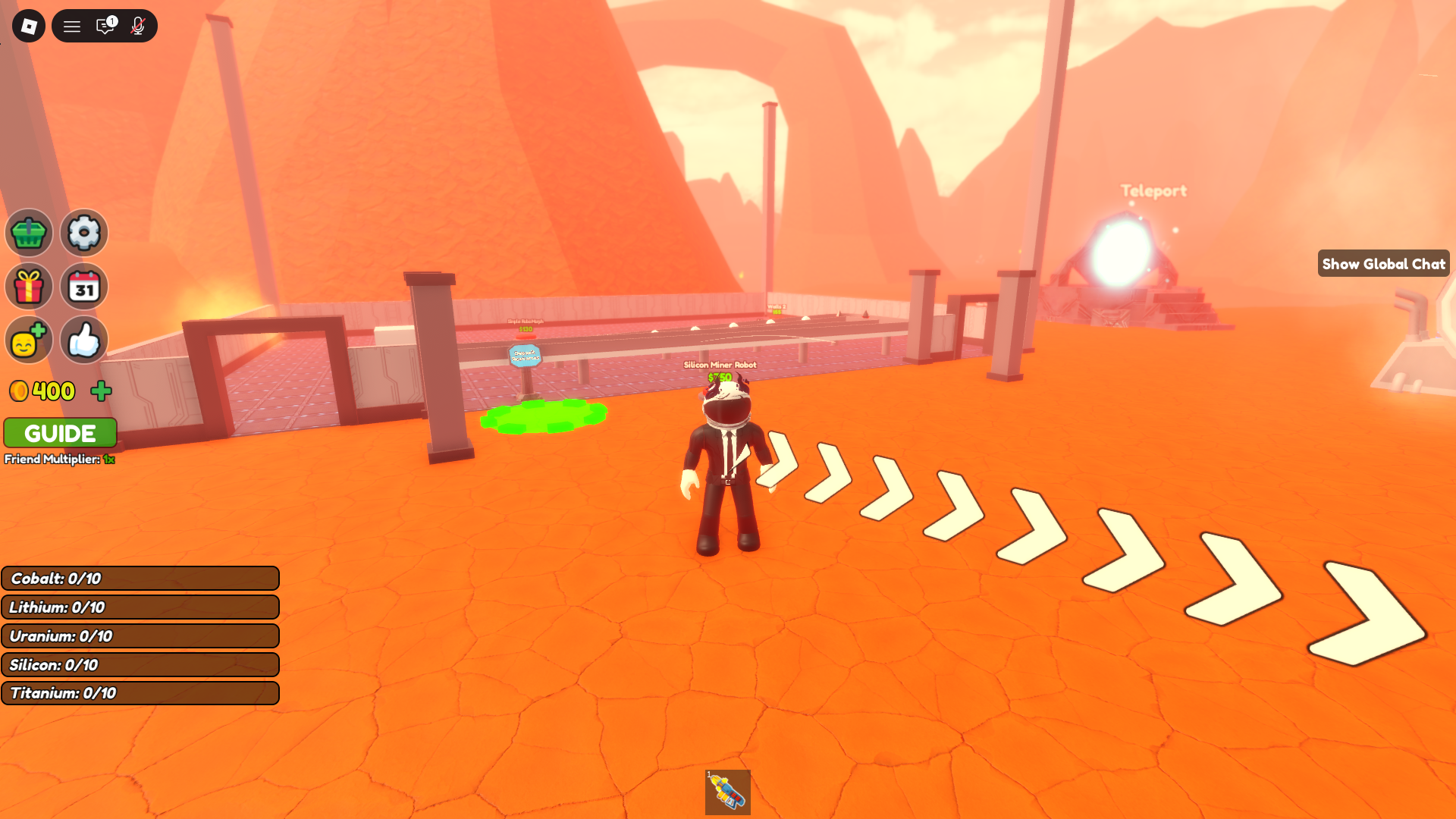Click the Silicon 0/10 progress bar

(x=140, y=664)
